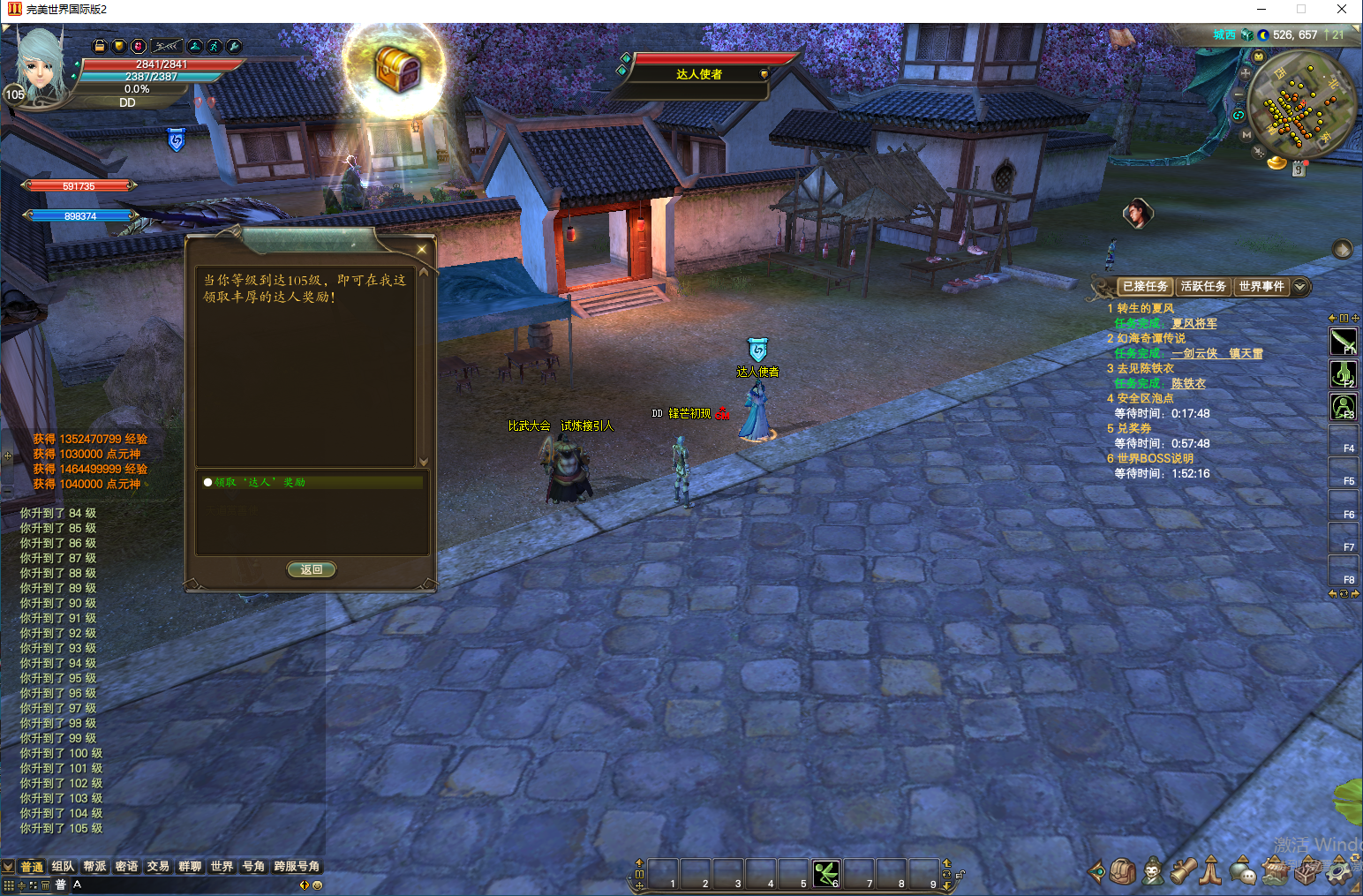Open the chat emoji smiley picker
Screen dimensions: 1363x896
point(318,885)
